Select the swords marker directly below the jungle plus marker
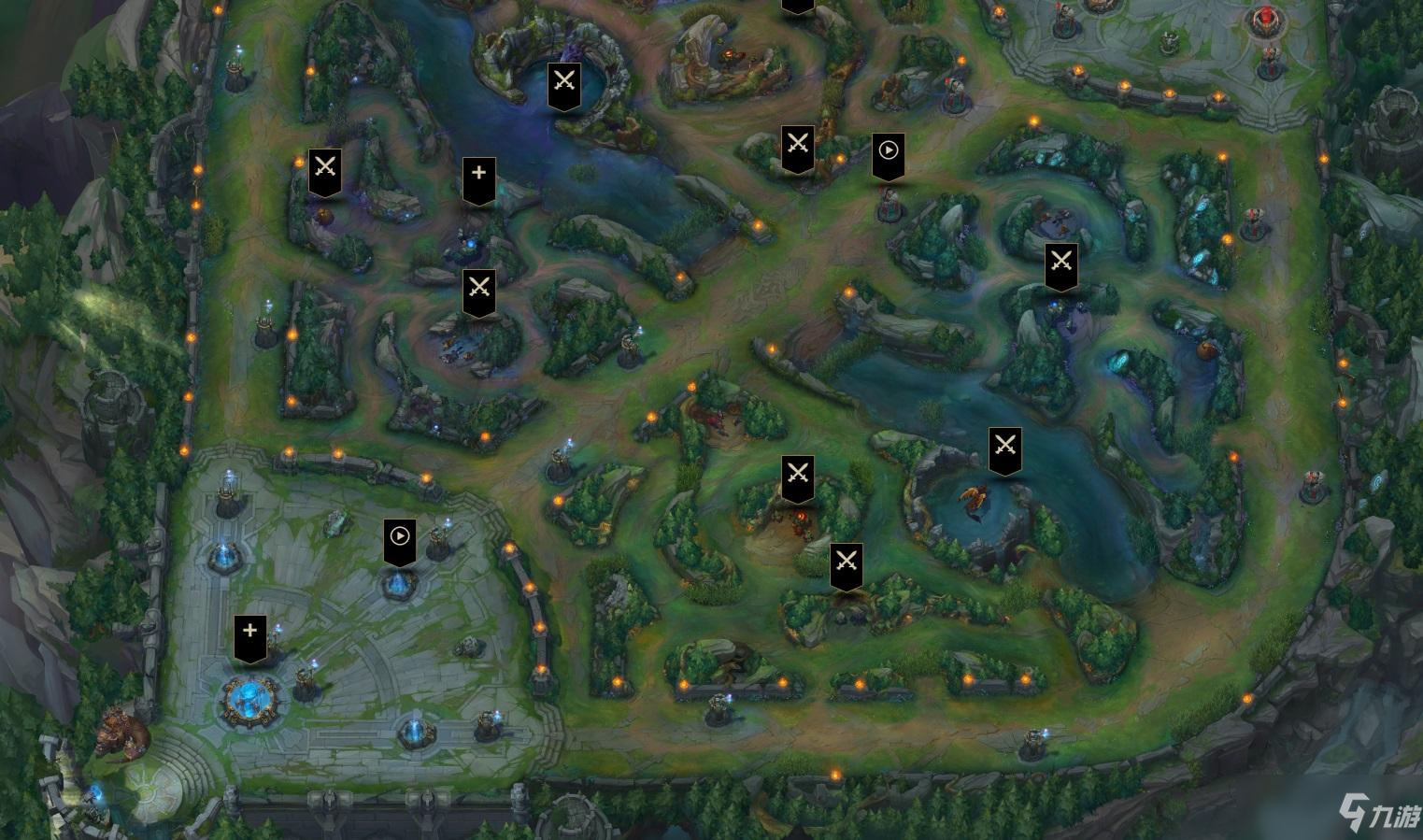Image resolution: width=1423 pixels, height=840 pixels. coord(478,290)
